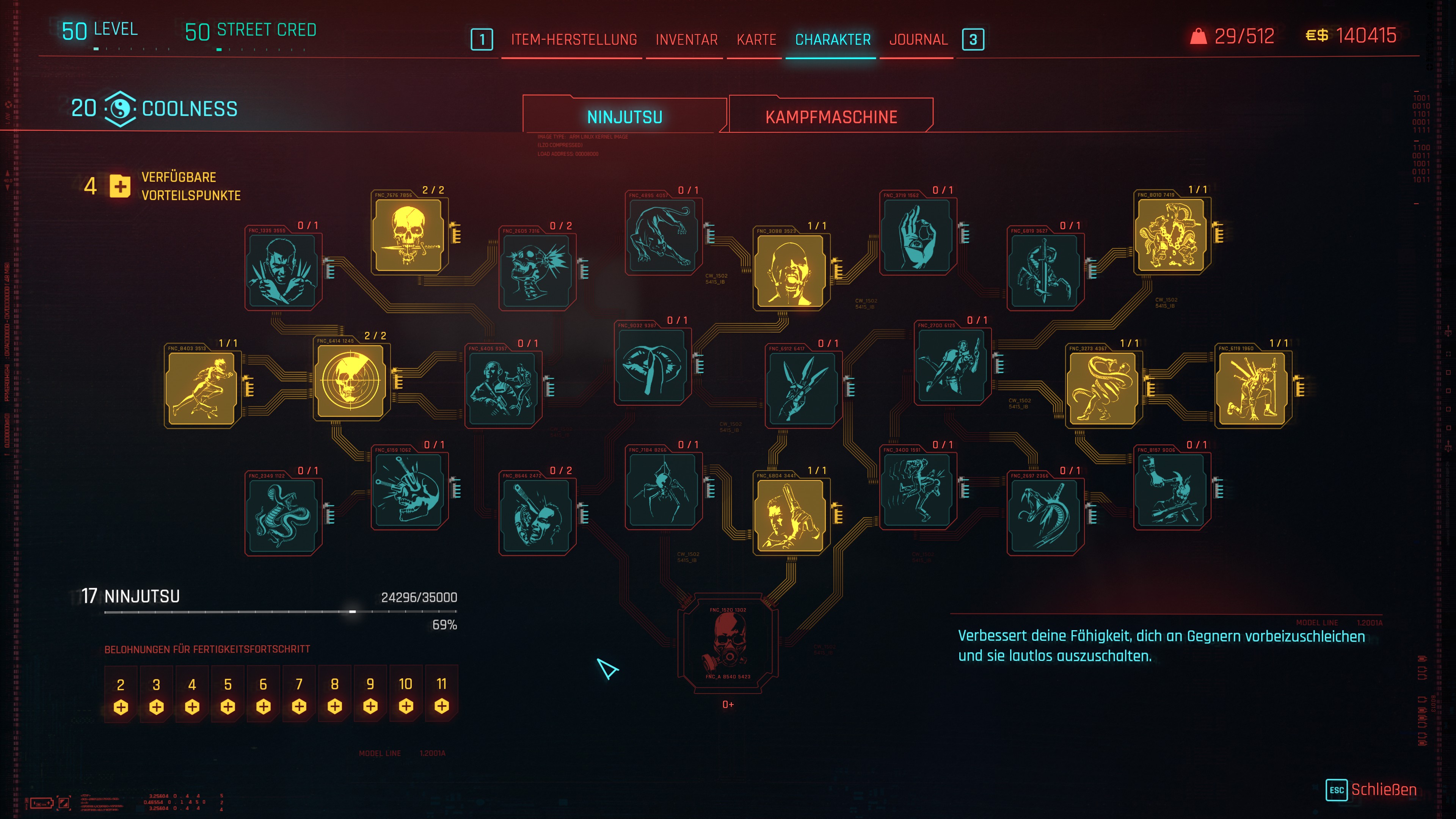Open the Journal tab
The height and width of the screenshot is (819, 1456).
click(x=918, y=39)
